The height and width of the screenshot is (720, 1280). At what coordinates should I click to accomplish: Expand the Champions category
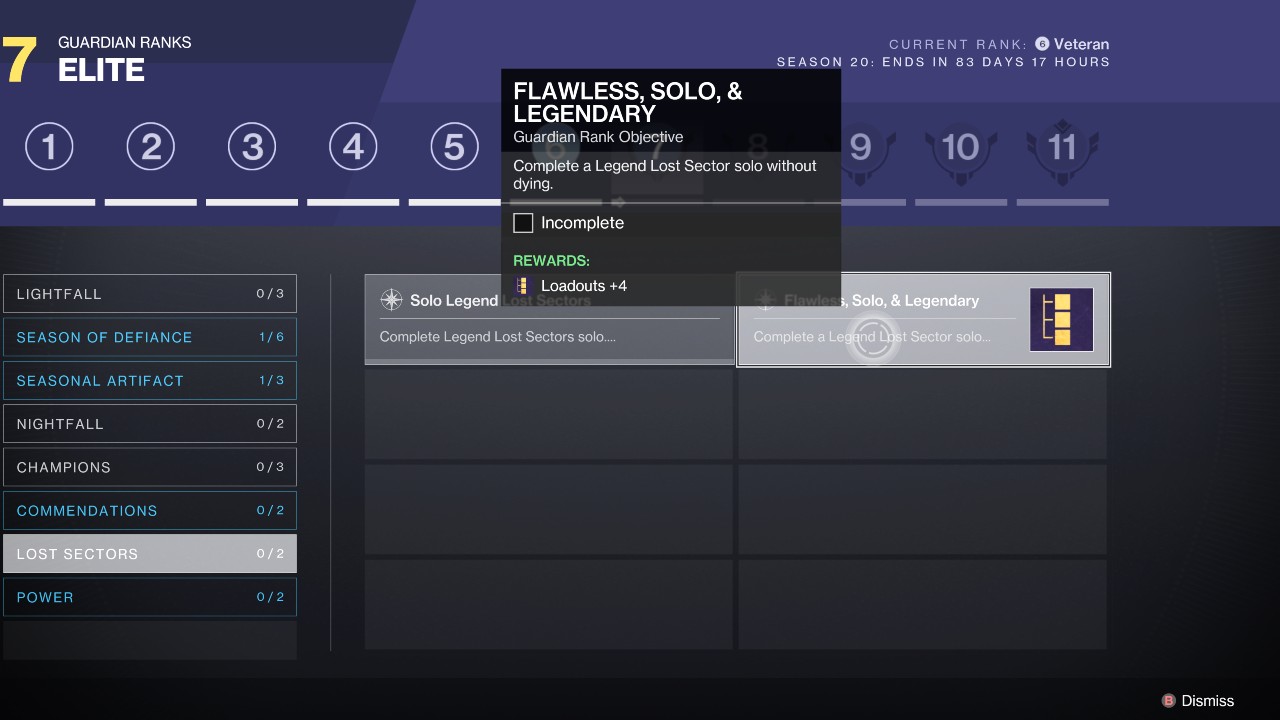click(x=150, y=466)
